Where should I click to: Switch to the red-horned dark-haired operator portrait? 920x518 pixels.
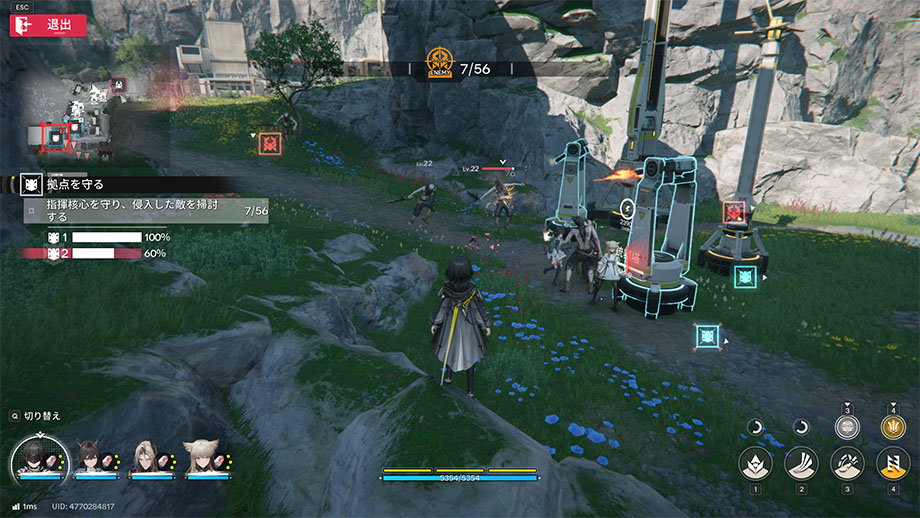click(91, 460)
